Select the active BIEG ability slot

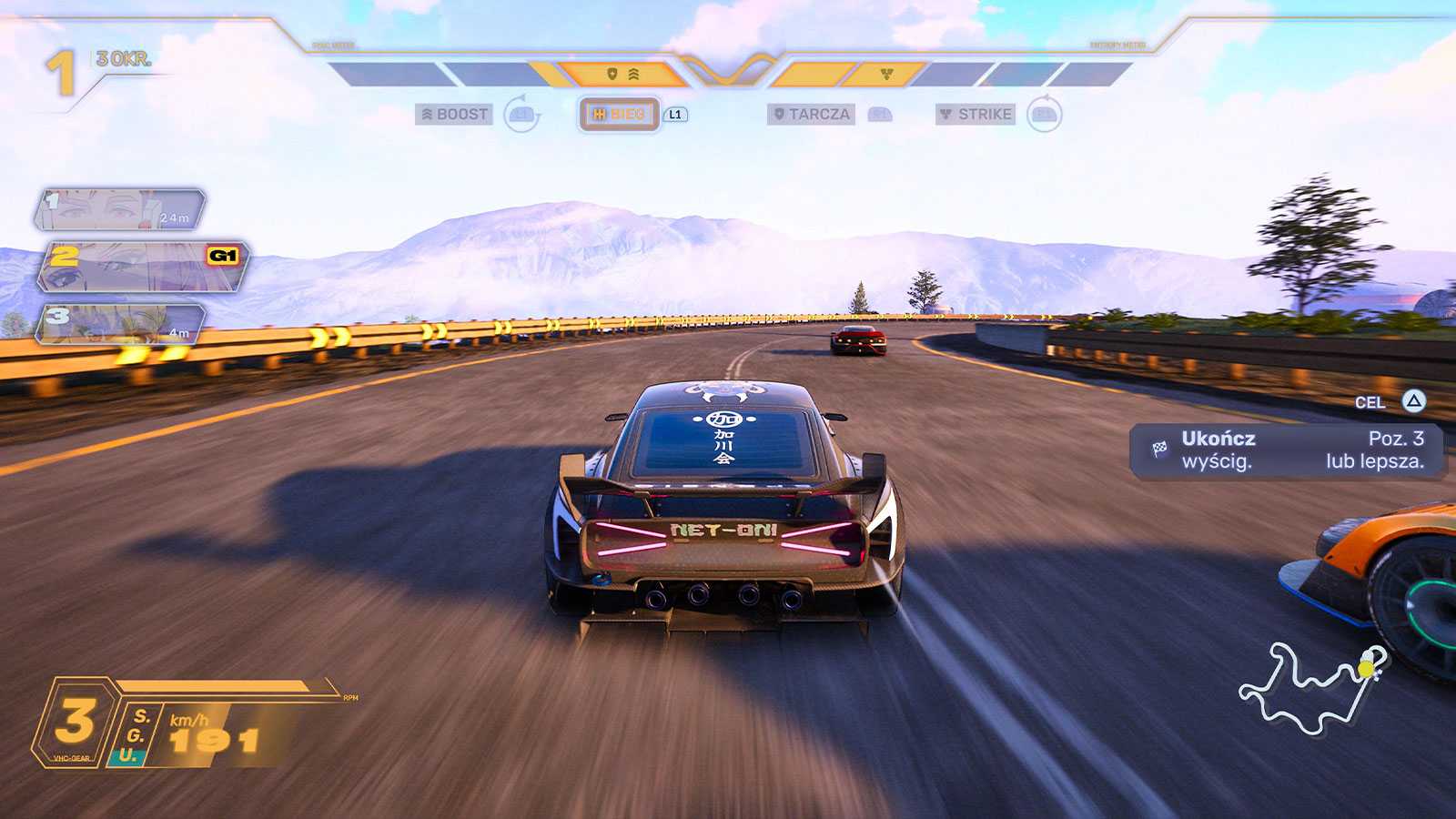click(x=620, y=115)
